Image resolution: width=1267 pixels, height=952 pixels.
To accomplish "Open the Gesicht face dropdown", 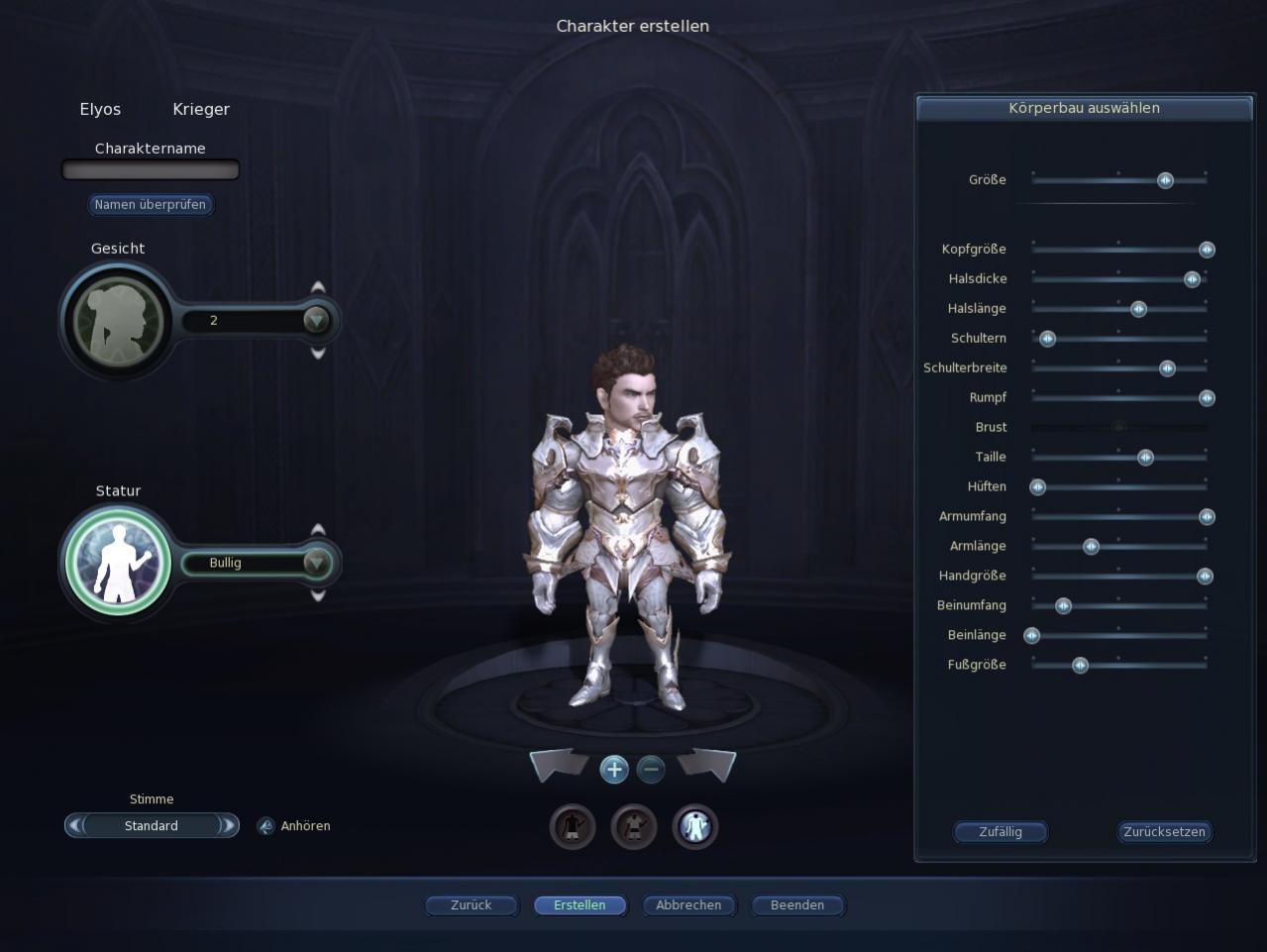I will click(316, 320).
